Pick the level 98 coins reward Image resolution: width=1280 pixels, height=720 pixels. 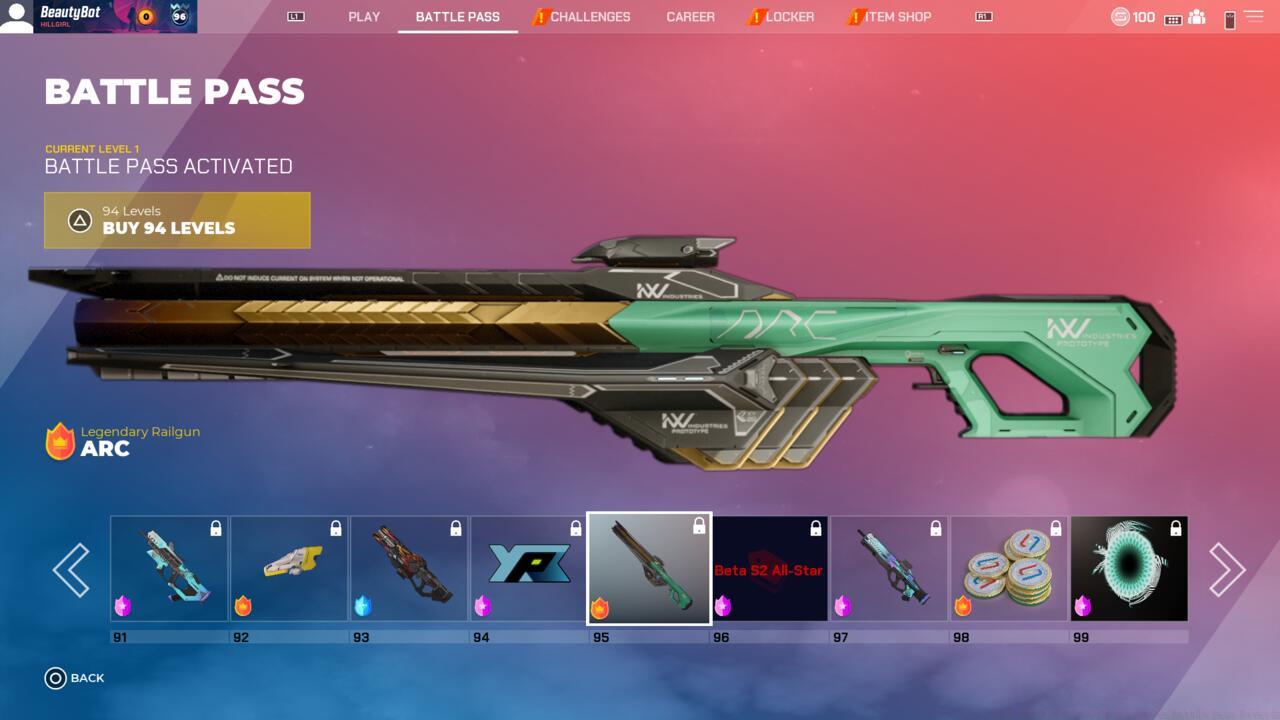(1009, 569)
